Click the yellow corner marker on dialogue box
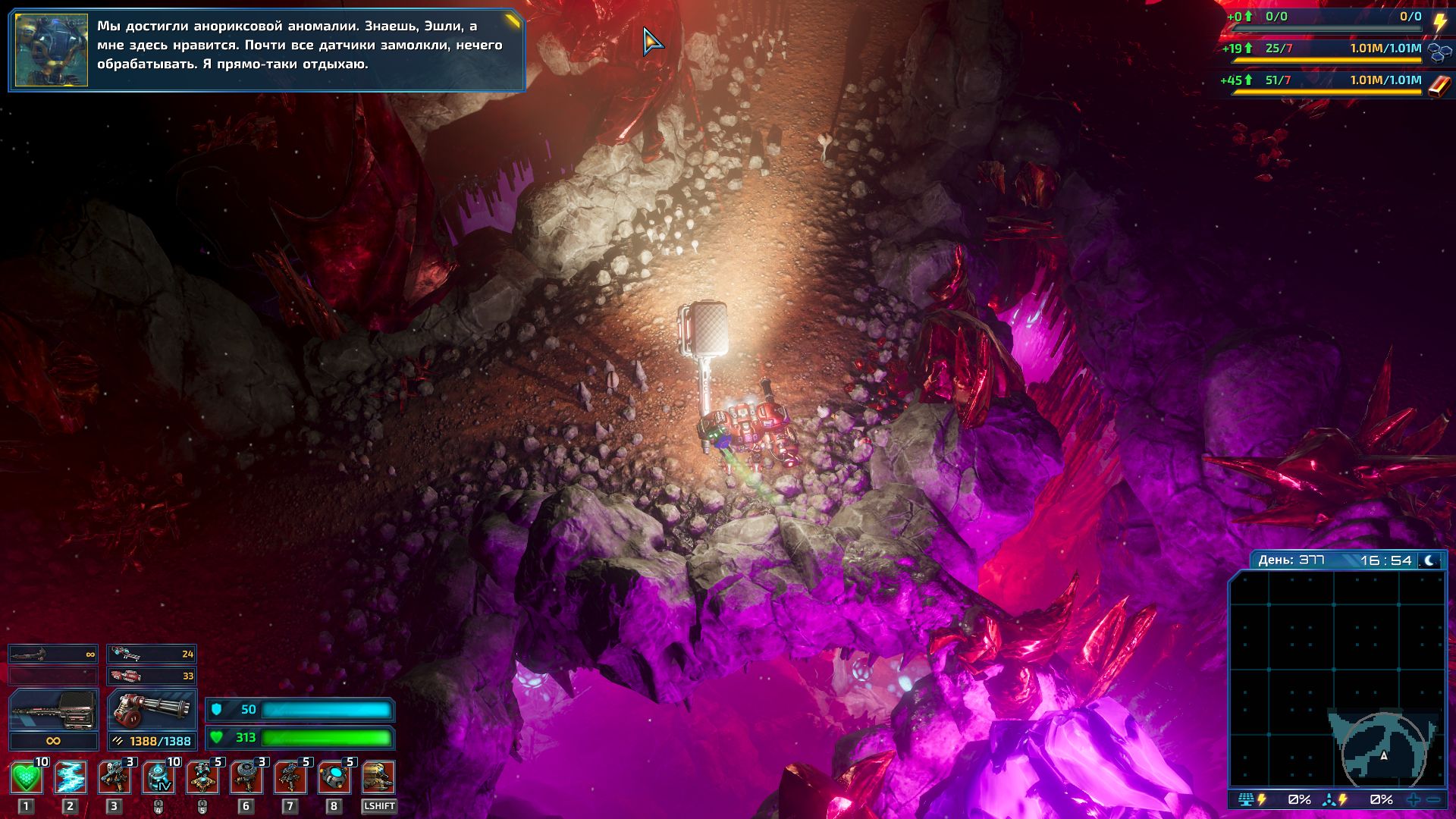The width and height of the screenshot is (1456, 819). click(513, 20)
